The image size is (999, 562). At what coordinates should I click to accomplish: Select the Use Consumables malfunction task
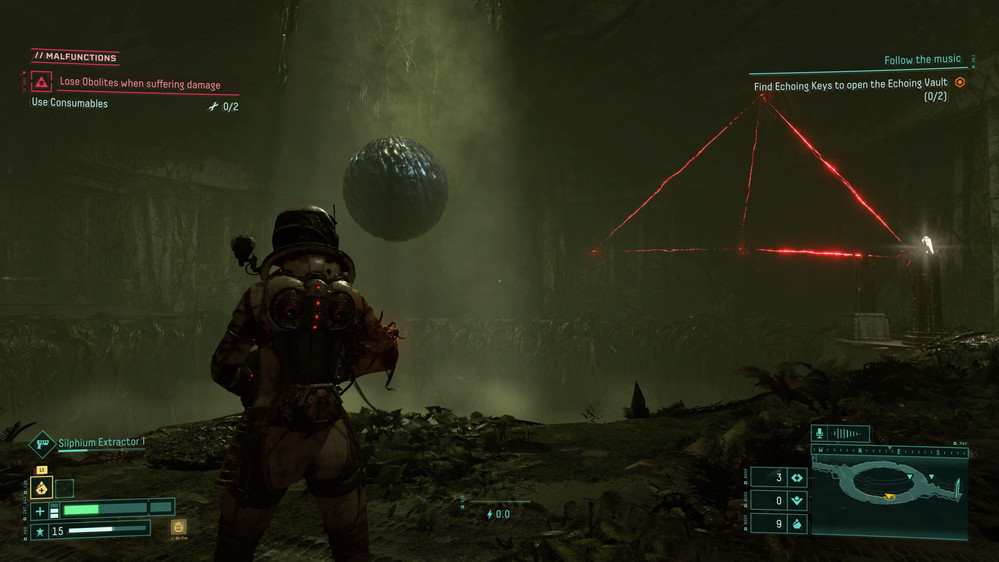click(70, 103)
